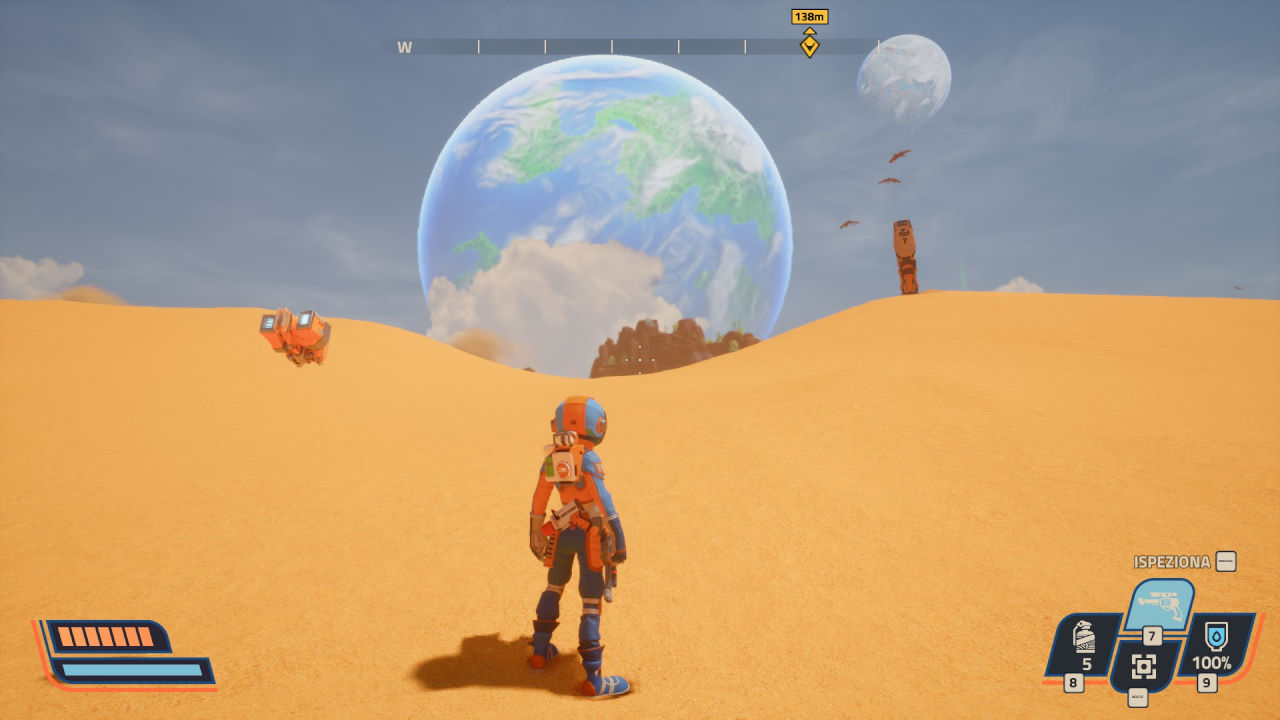This screenshot has width=1280, height=720.
Task: Select the revolver weapon slot
Action: (1160, 603)
